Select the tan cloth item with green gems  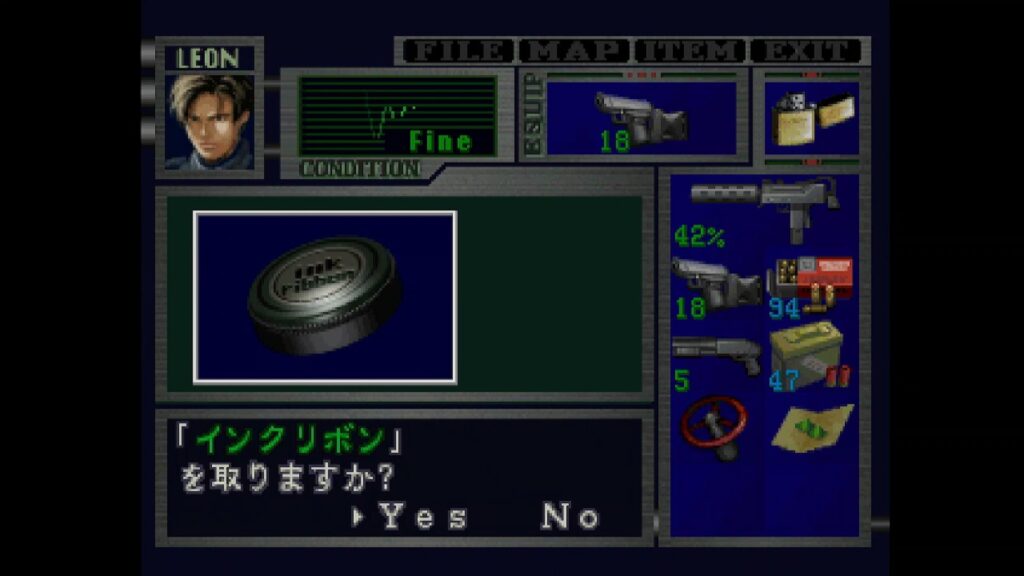(812, 426)
